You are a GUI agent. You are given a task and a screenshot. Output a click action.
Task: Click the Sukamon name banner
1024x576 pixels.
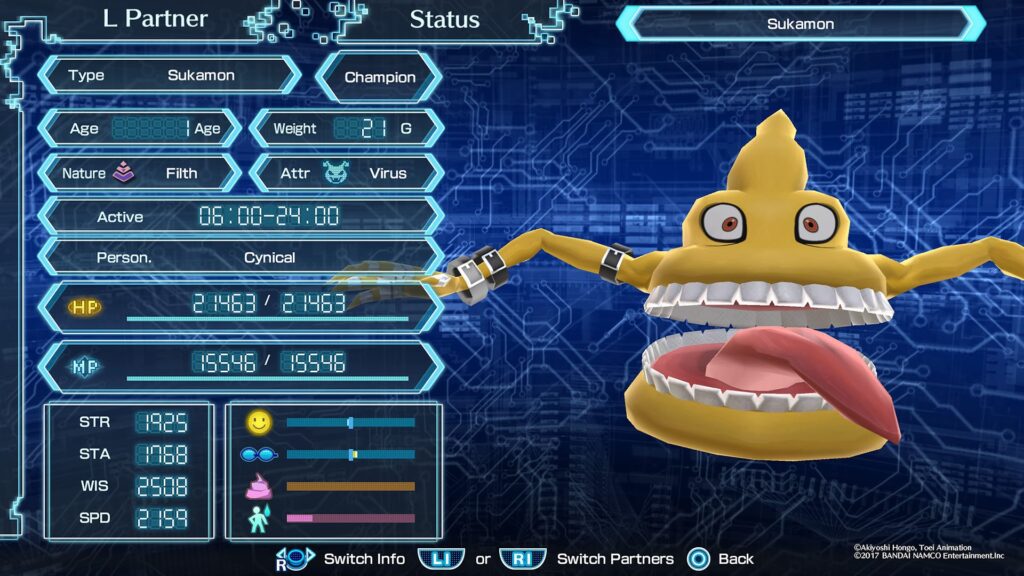800,24
